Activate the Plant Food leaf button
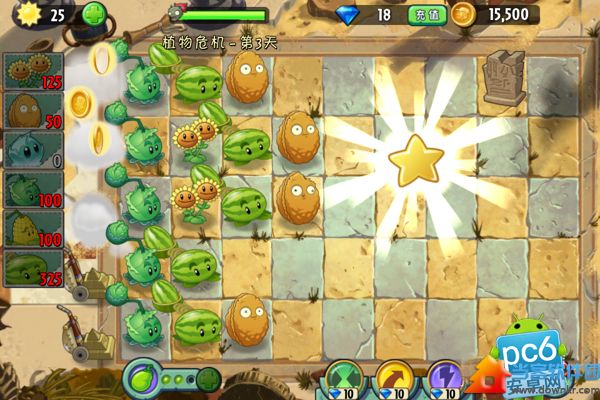The height and width of the screenshot is (400, 600). (x=141, y=380)
